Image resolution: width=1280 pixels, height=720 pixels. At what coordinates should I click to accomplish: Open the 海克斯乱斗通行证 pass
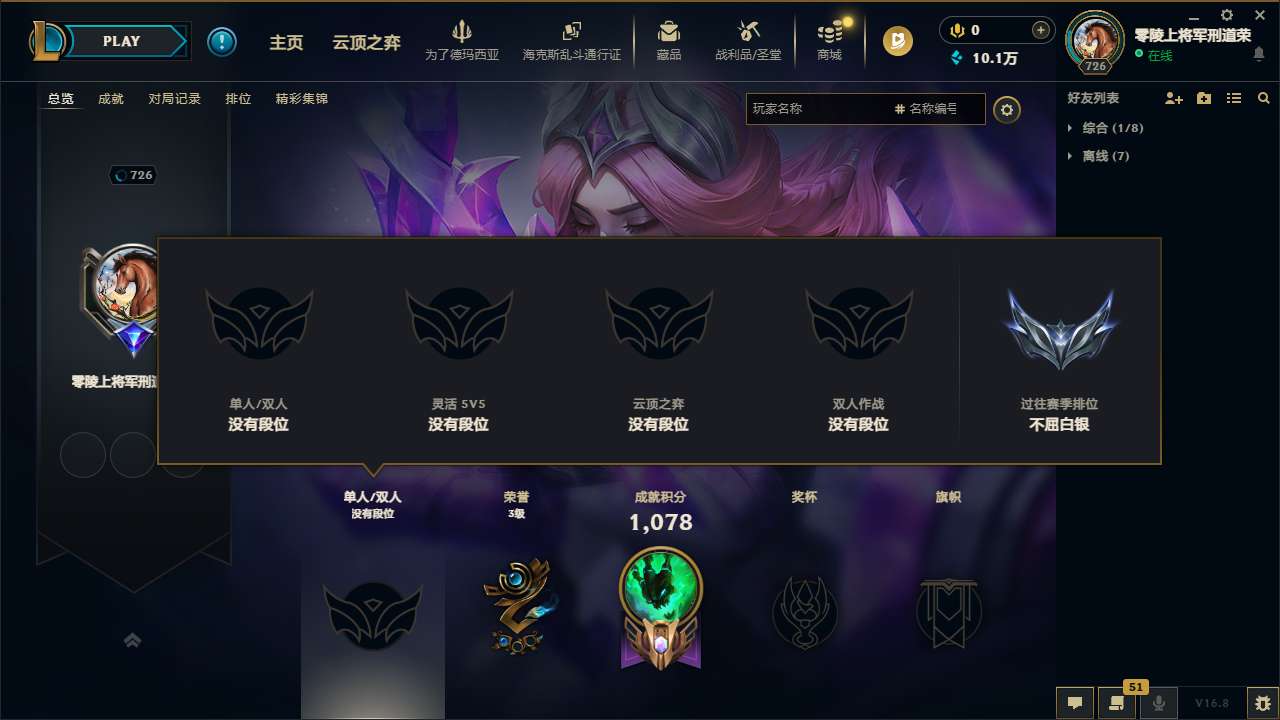coord(571,40)
